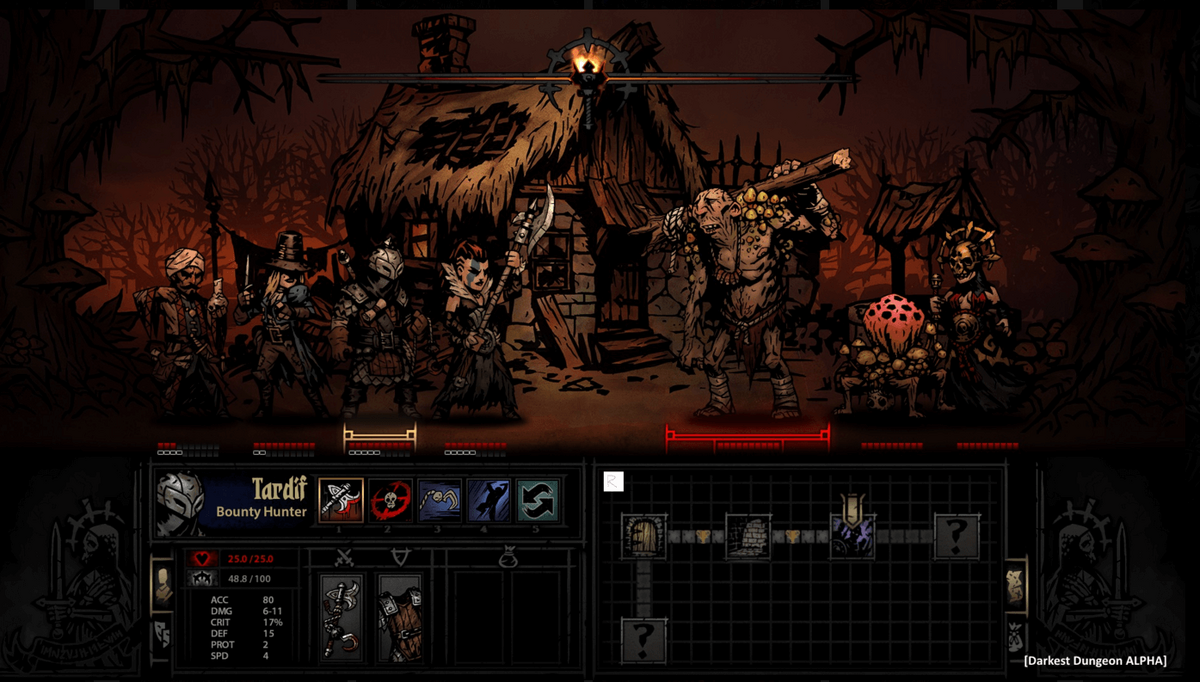Open the character stats side tab

pos(162,583)
